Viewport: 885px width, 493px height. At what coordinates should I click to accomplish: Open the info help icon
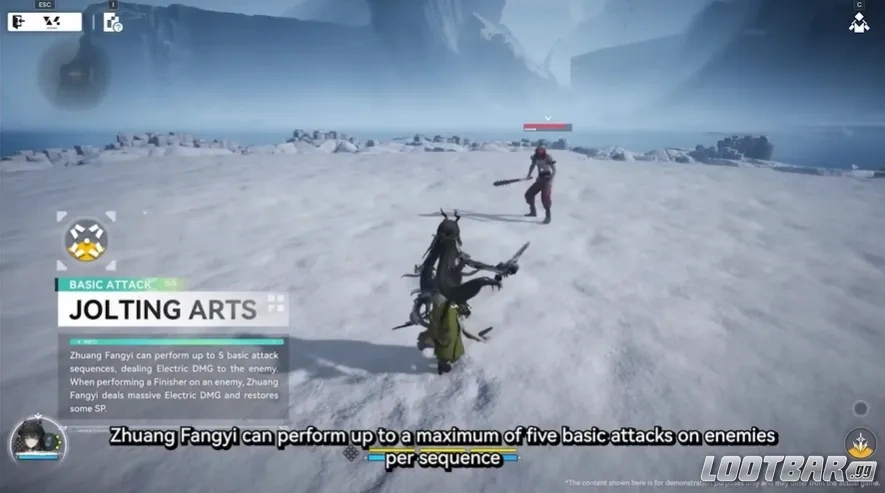point(112,22)
